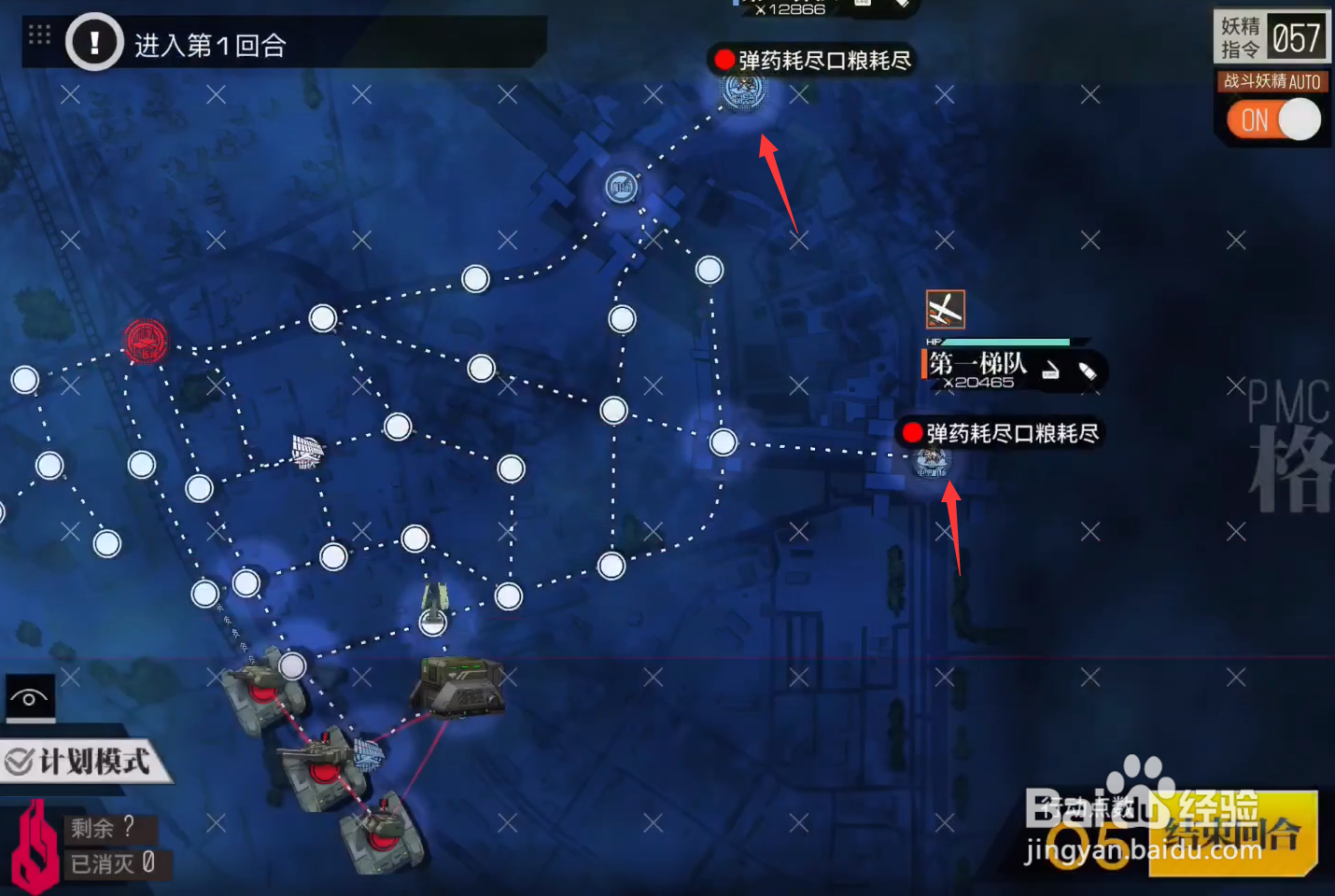Image resolution: width=1335 pixels, height=896 pixels.
Task: Open the heliport node near the tanks
Action: tap(432, 623)
